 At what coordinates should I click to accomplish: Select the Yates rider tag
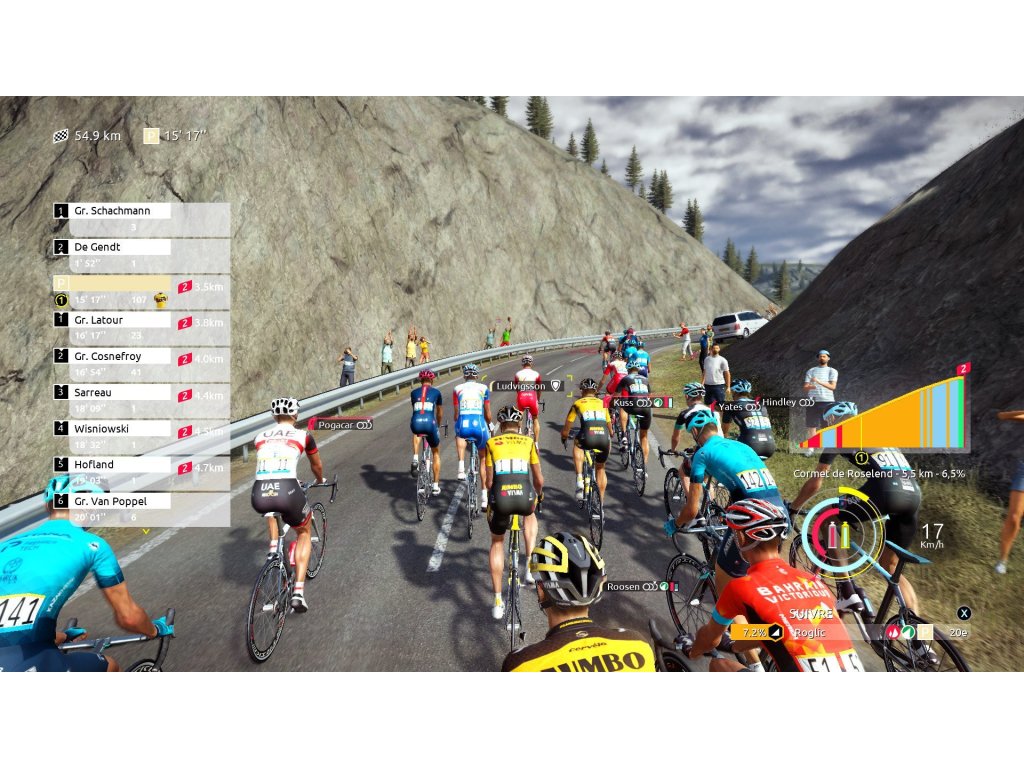click(x=739, y=407)
